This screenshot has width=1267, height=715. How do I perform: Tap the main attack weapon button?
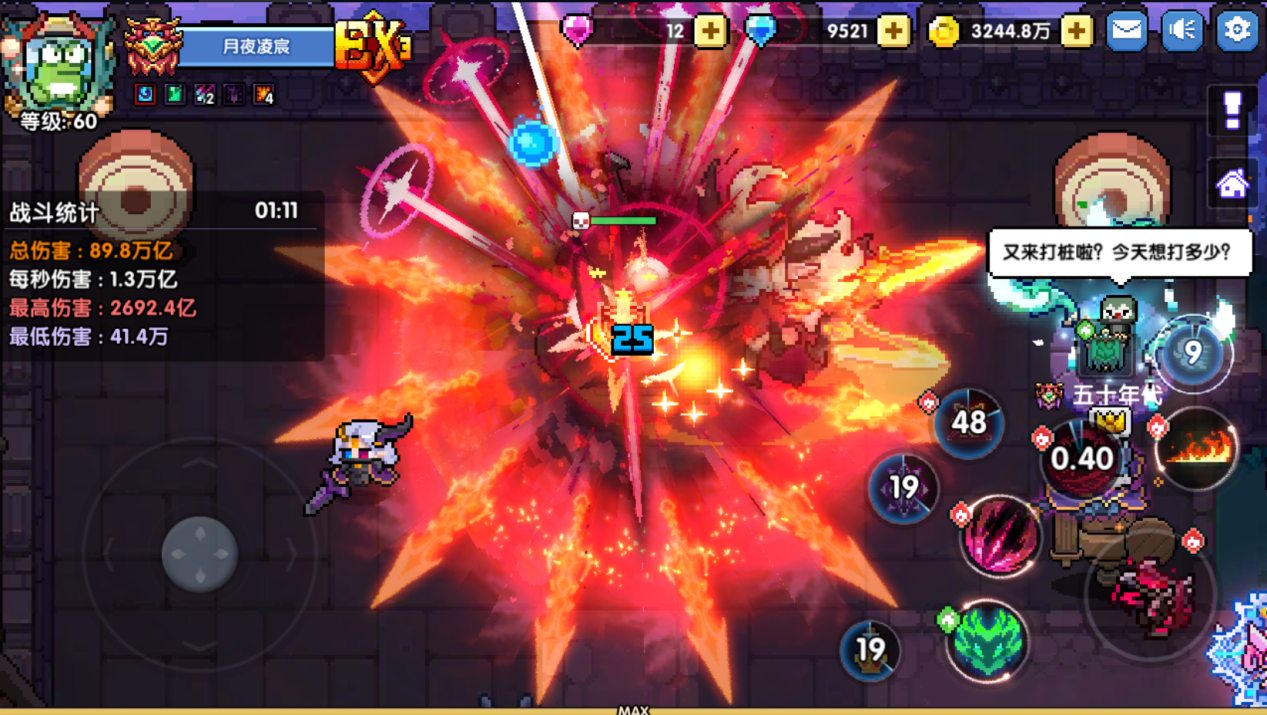pos(1150,593)
